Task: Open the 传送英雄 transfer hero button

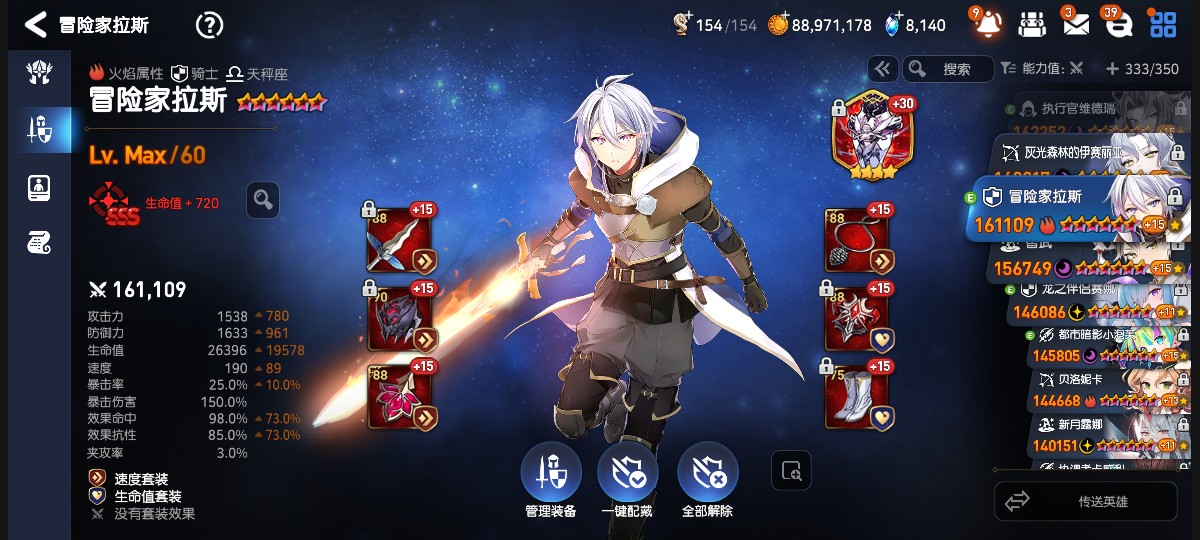Action: click(1086, 501)
